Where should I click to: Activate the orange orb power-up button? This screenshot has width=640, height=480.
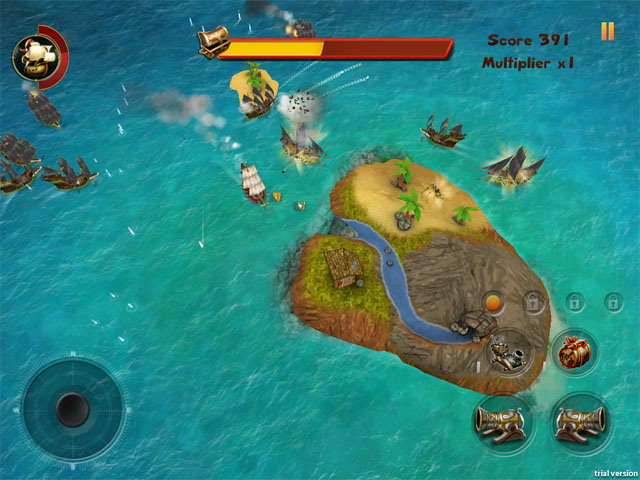pyautogui.click(x=493, y=301)
